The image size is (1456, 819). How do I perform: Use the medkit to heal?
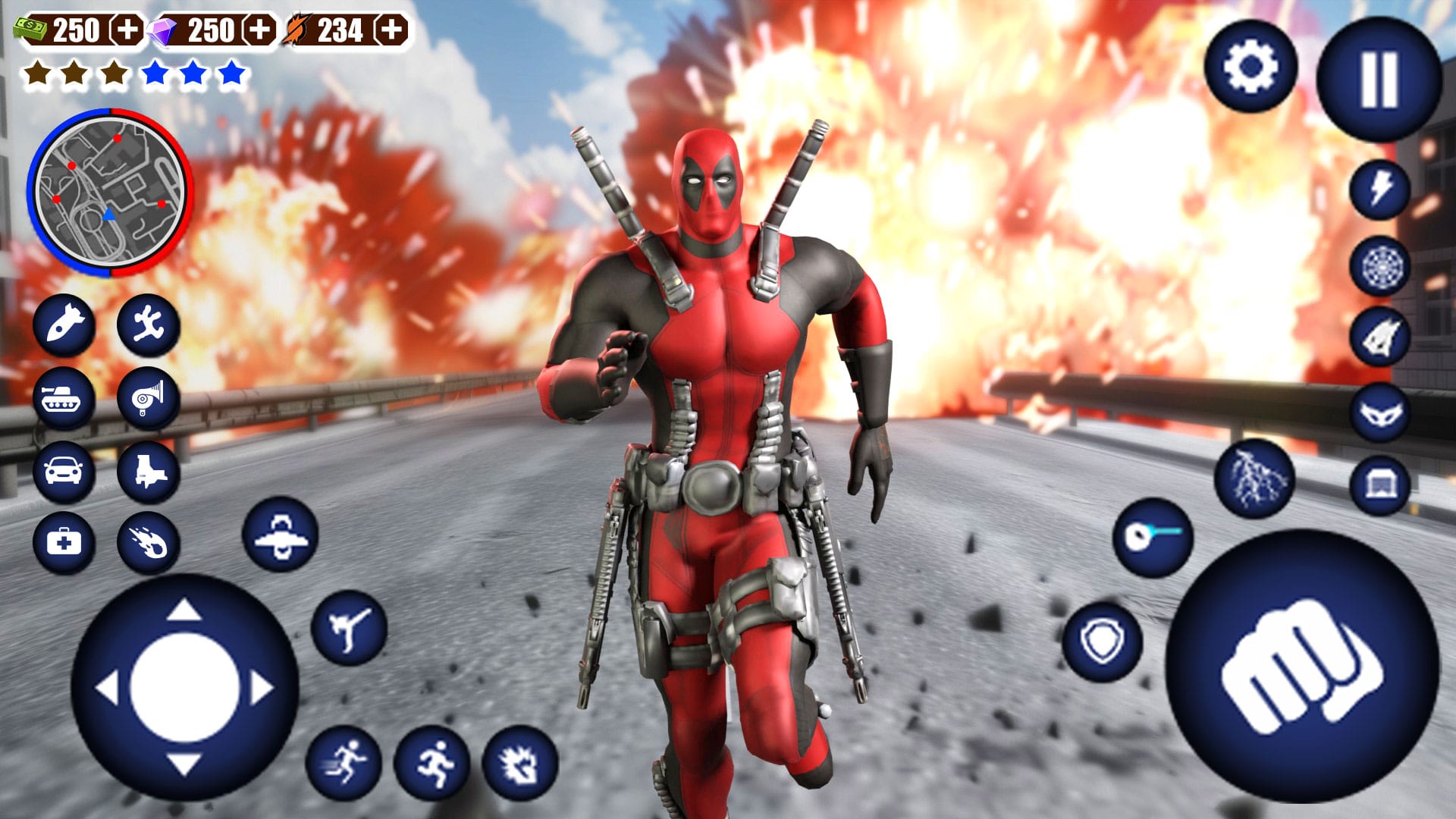tap(64, 542)
